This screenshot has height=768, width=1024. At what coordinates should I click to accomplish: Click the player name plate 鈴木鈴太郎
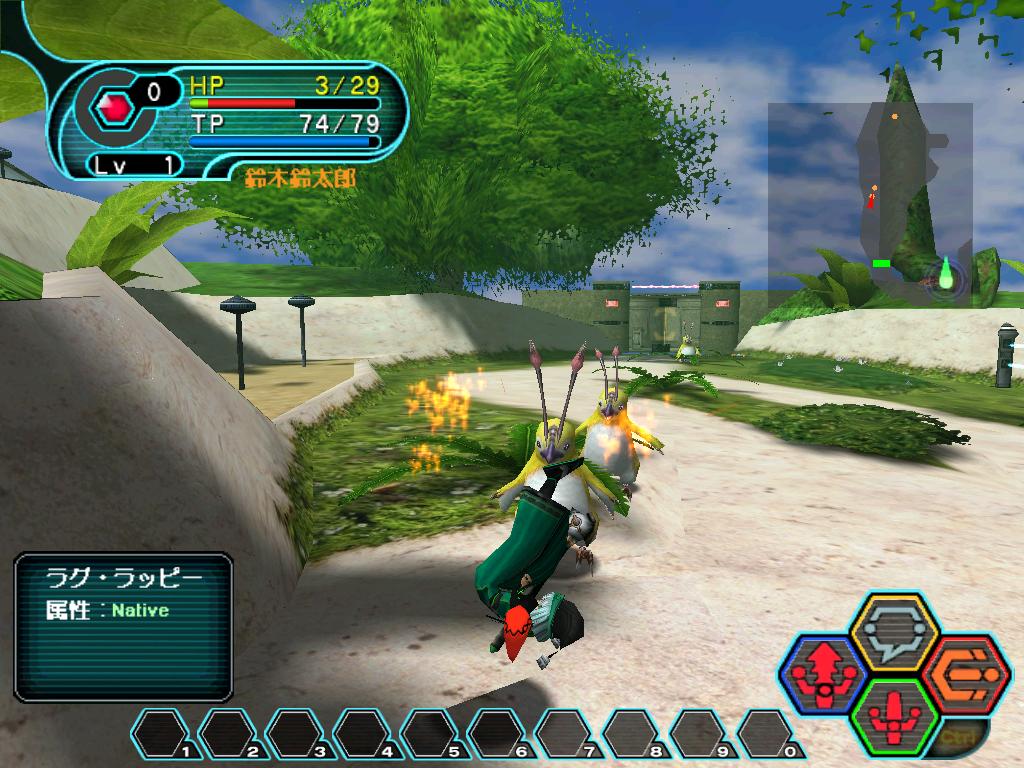(299, 178)
